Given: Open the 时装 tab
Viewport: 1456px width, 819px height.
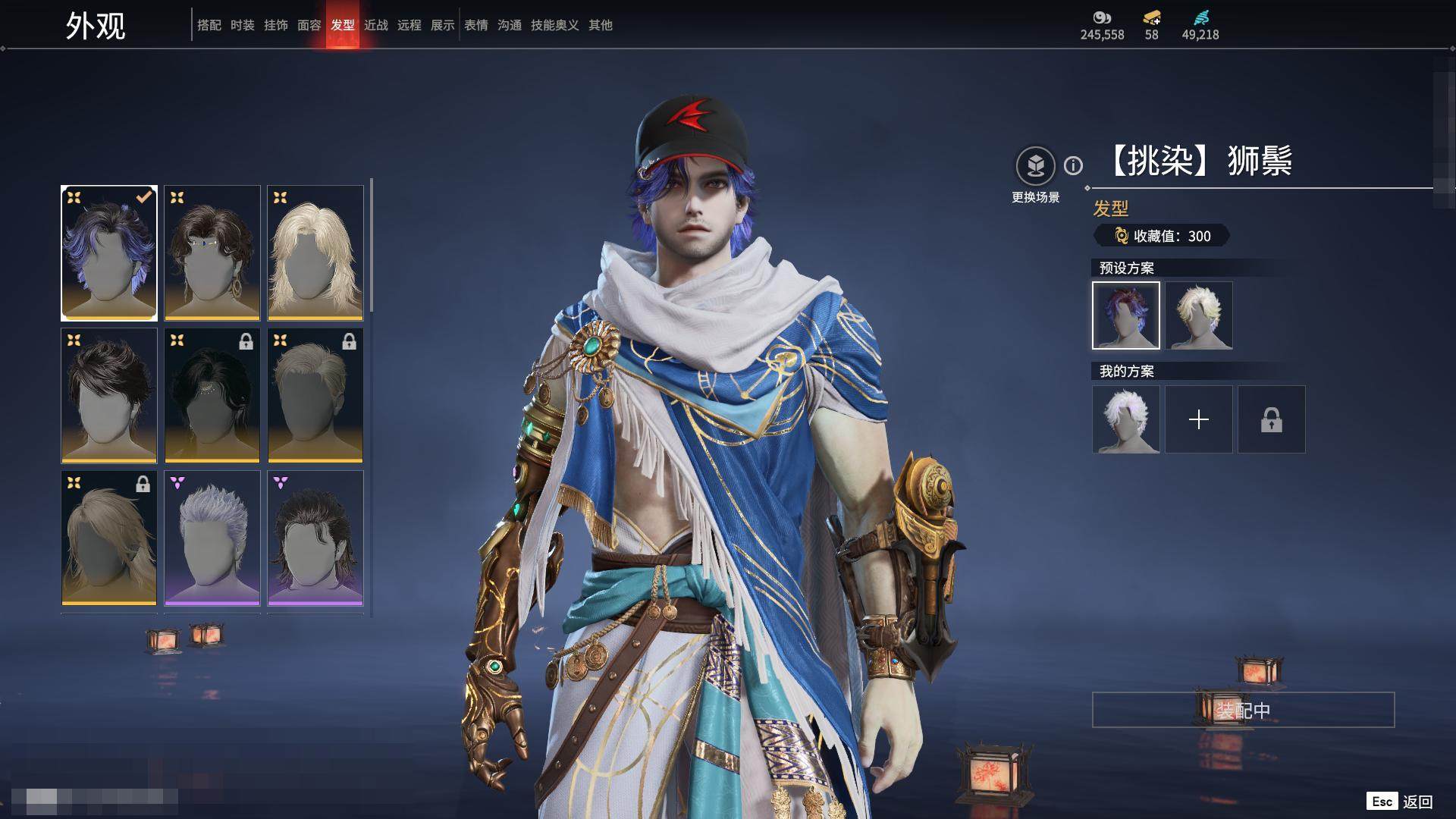Looking at the screenshot, I should coord(242,25).
